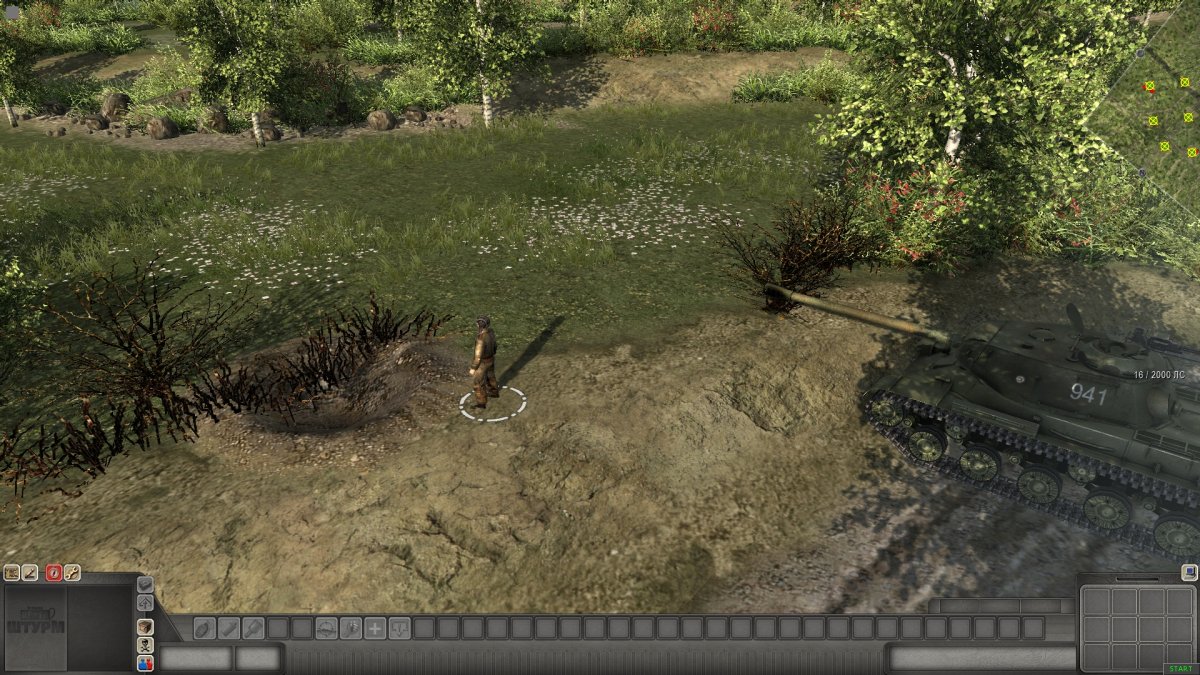Activate the plus sign heal button
Viewport: 1200px width, 675px height.
[375, 628]
